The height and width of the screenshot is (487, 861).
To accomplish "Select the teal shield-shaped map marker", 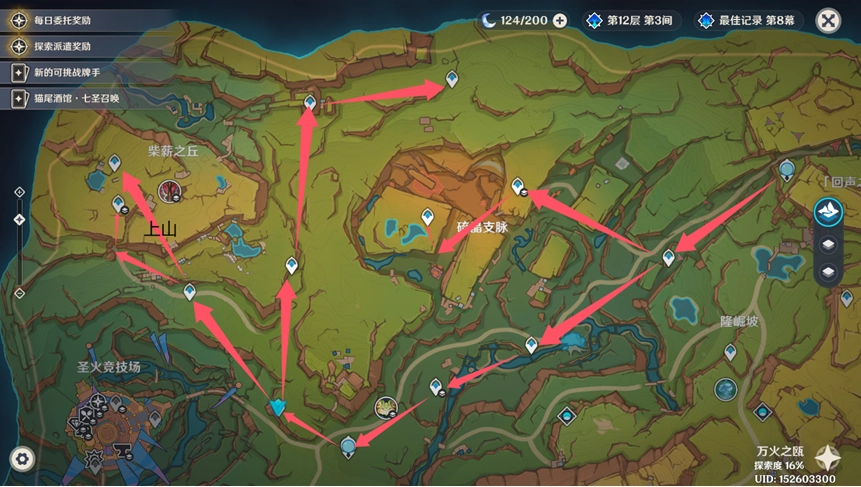I will [x=278, y=407].
